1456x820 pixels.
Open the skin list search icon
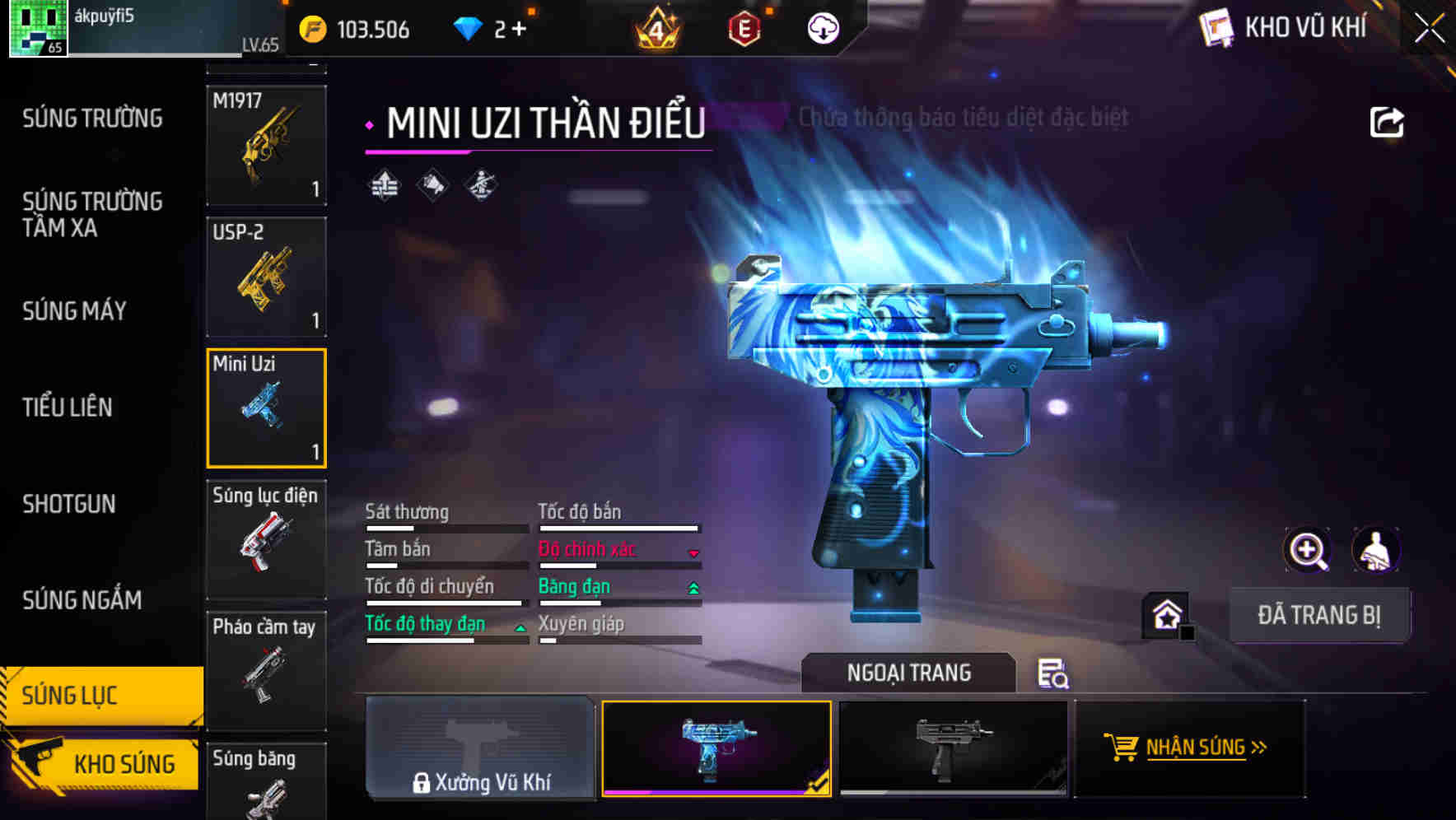pos(1052,673)
